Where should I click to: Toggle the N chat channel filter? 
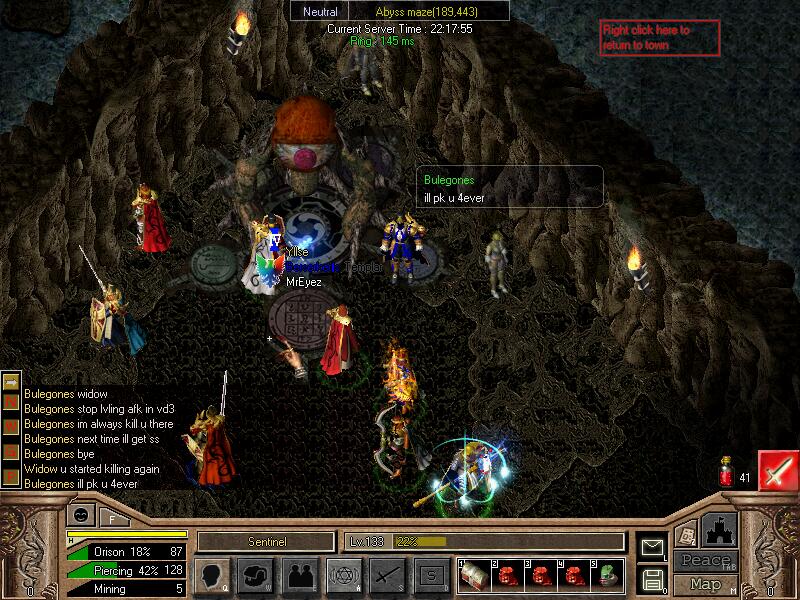coord(11,403)
